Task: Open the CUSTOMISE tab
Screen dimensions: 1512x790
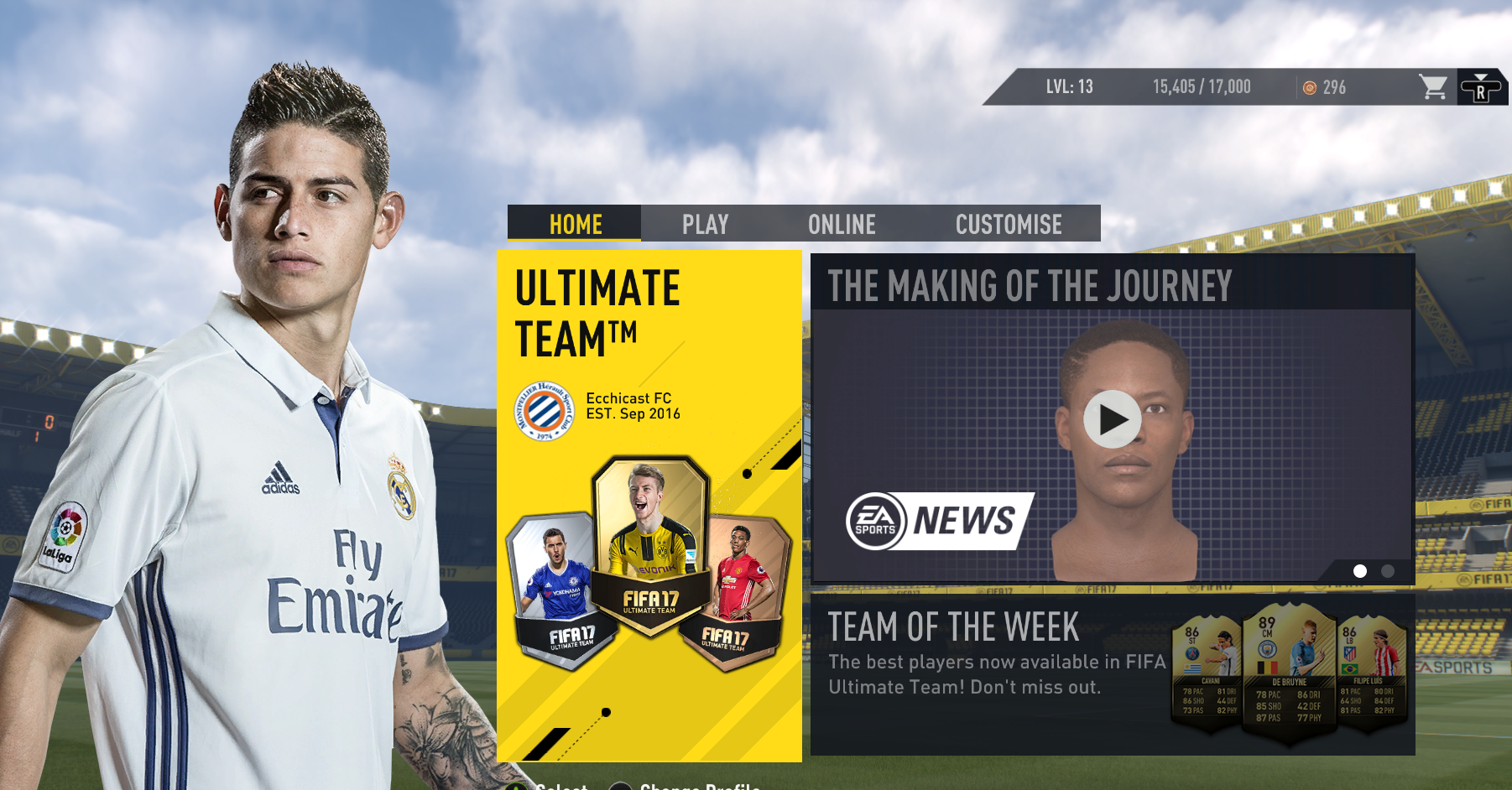Action: point(1009,224)
